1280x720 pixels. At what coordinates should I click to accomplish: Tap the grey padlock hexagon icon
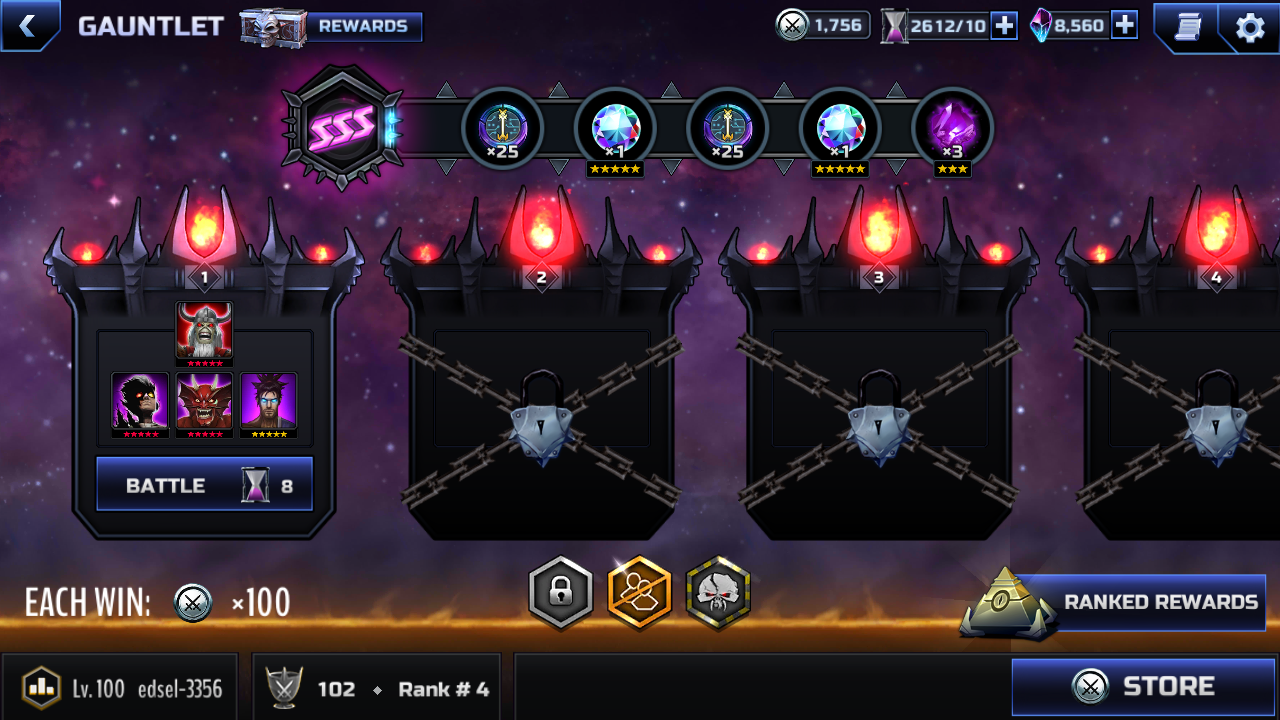561,593
